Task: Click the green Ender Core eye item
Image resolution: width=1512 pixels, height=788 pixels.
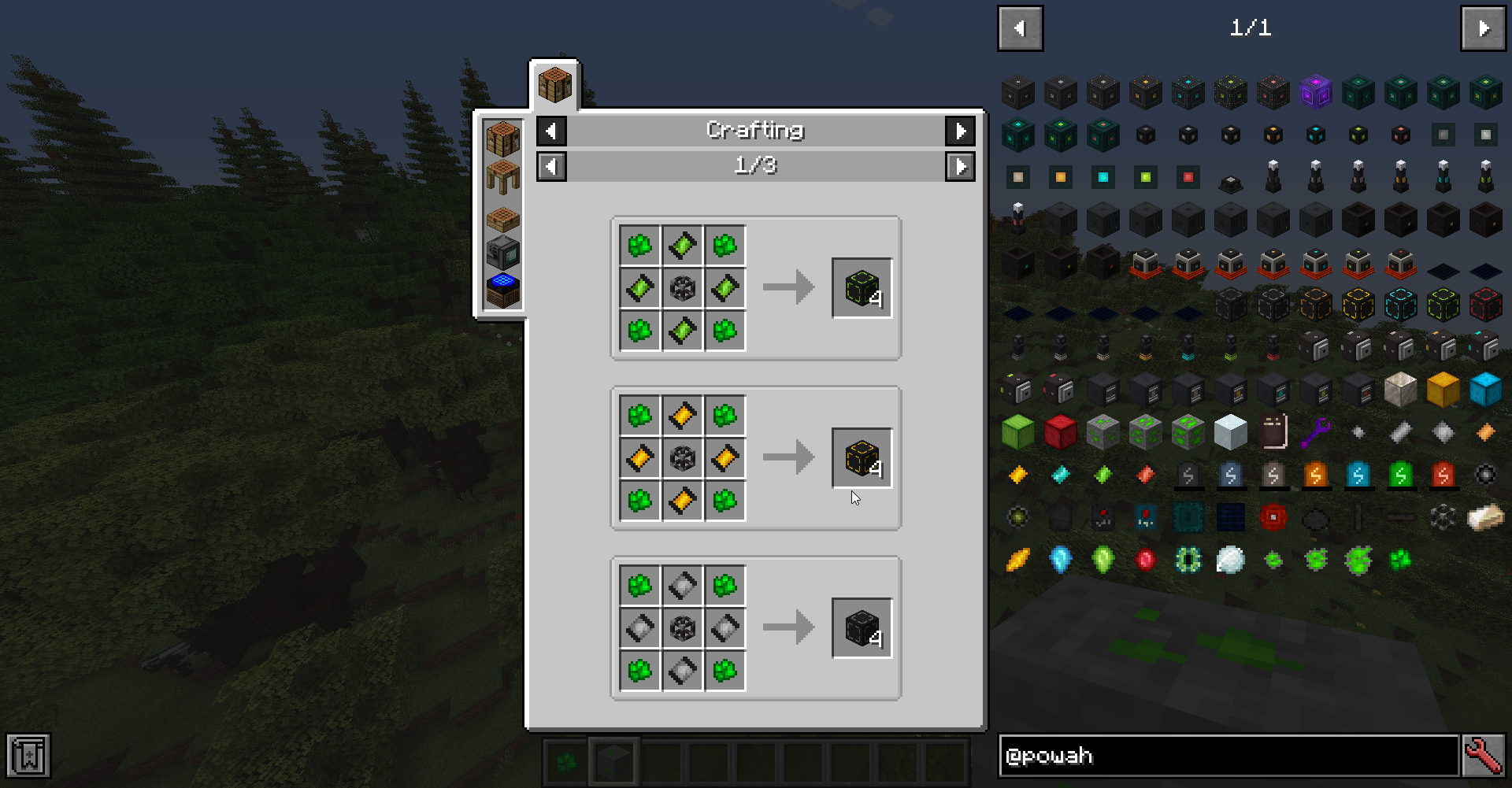Action: [1188, 560]
